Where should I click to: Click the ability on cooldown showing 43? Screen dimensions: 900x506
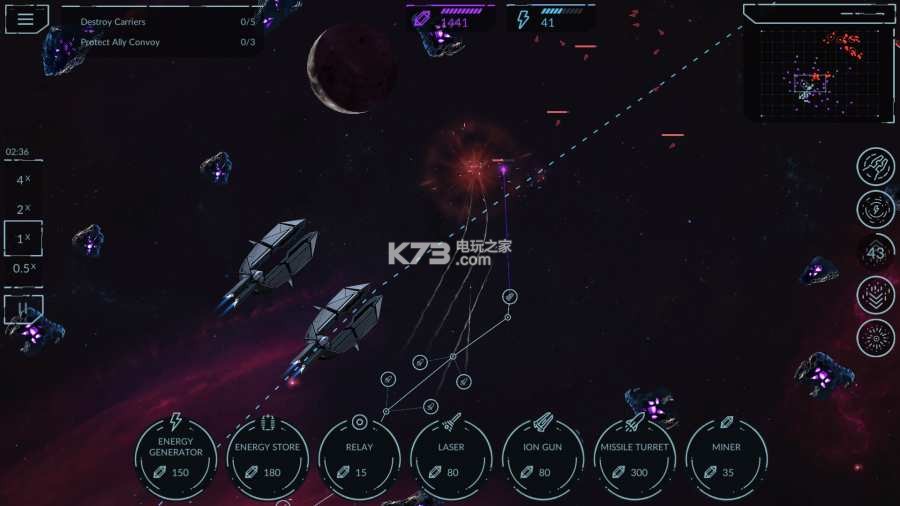pyautogui.click(x=876, y=253)
